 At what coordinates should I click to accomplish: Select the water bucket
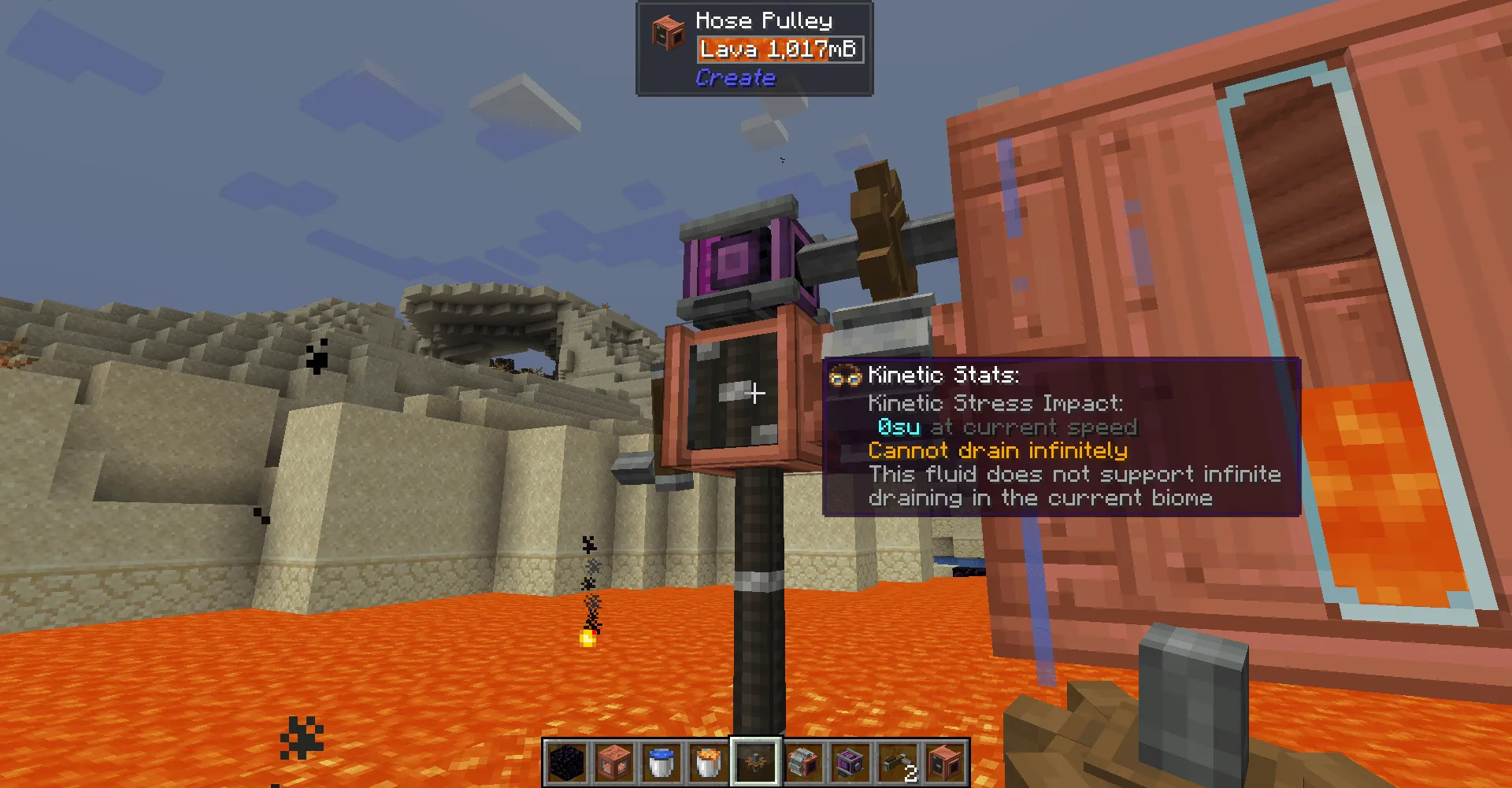pyautogui.click(x=661, y=760)
